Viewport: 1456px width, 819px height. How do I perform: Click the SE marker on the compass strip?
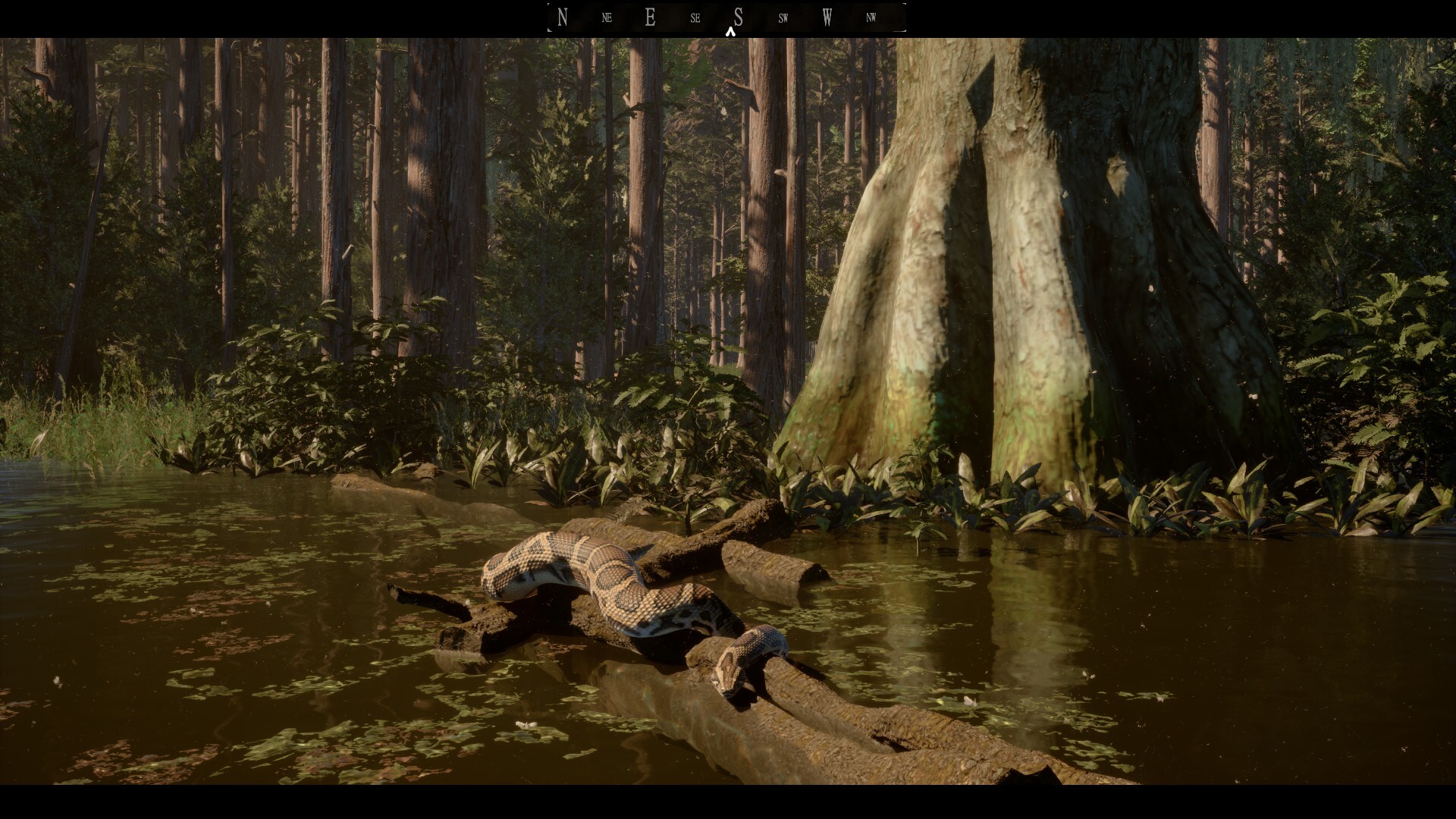coord(694,17)
